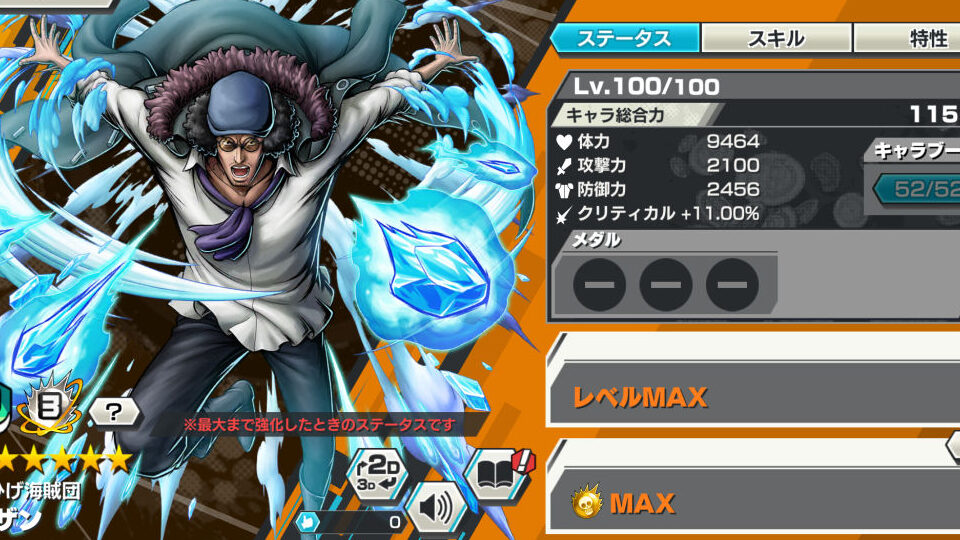Select the レベルMAX panel
The width and height of the screenshot is (960, 540).
(752, 396)
